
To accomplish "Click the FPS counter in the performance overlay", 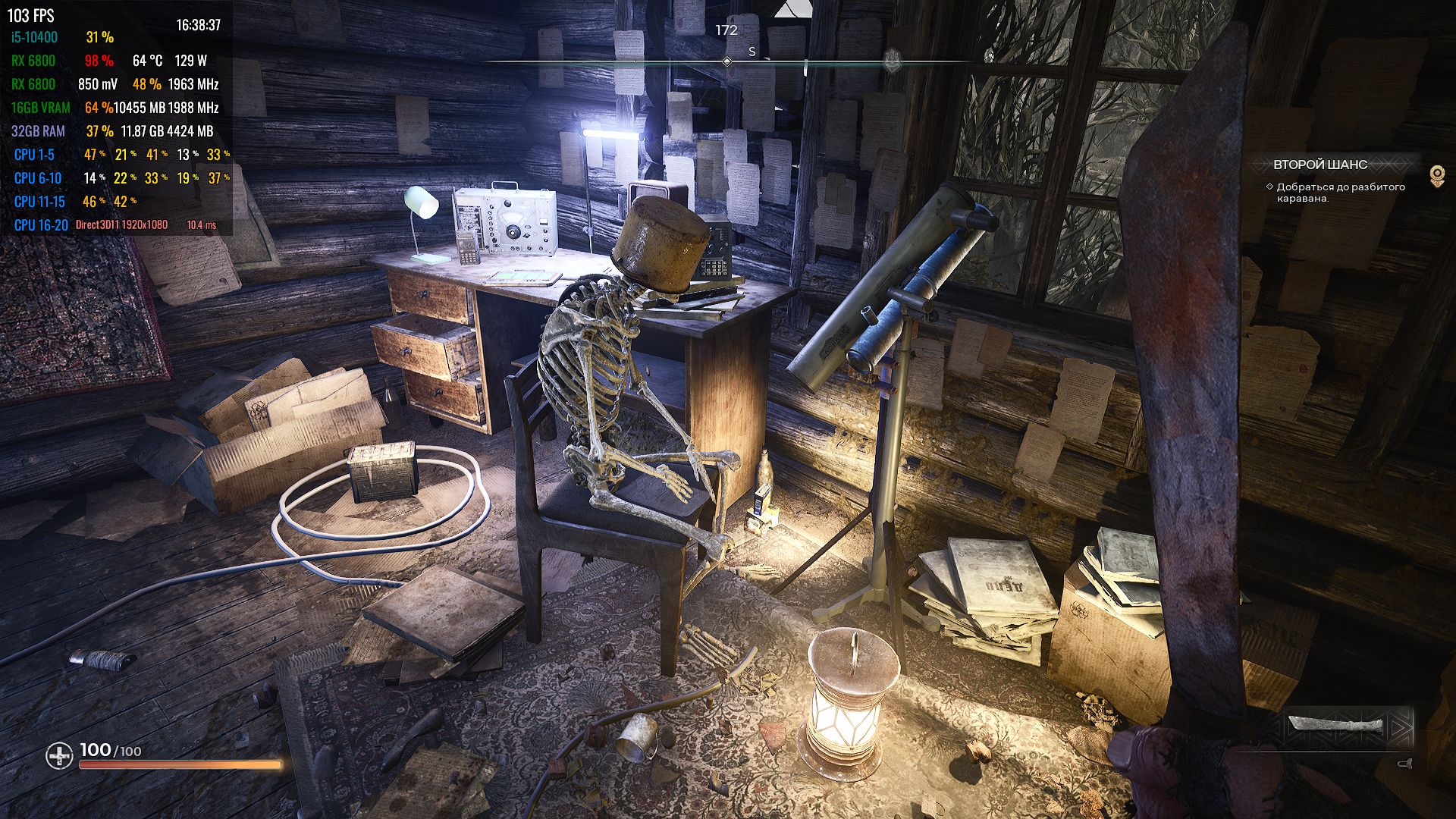I will 31,15.
